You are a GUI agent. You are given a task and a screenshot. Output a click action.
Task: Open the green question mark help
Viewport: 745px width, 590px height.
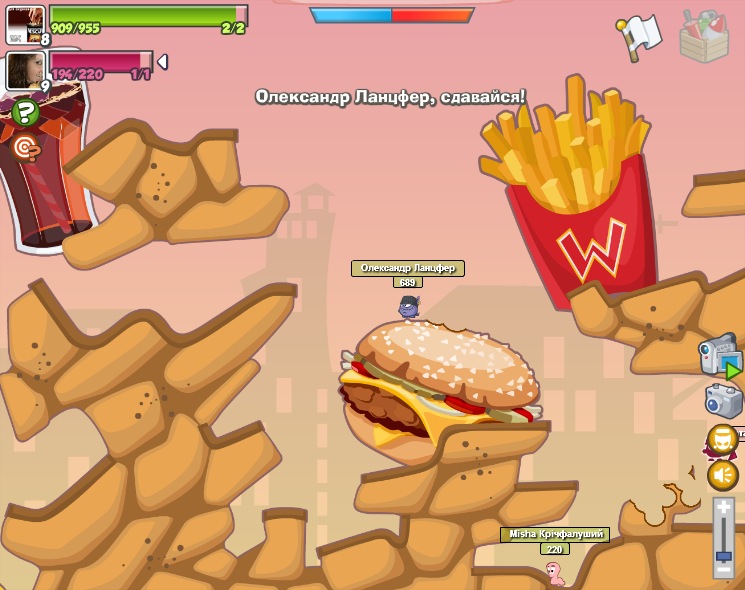point(26,112)
